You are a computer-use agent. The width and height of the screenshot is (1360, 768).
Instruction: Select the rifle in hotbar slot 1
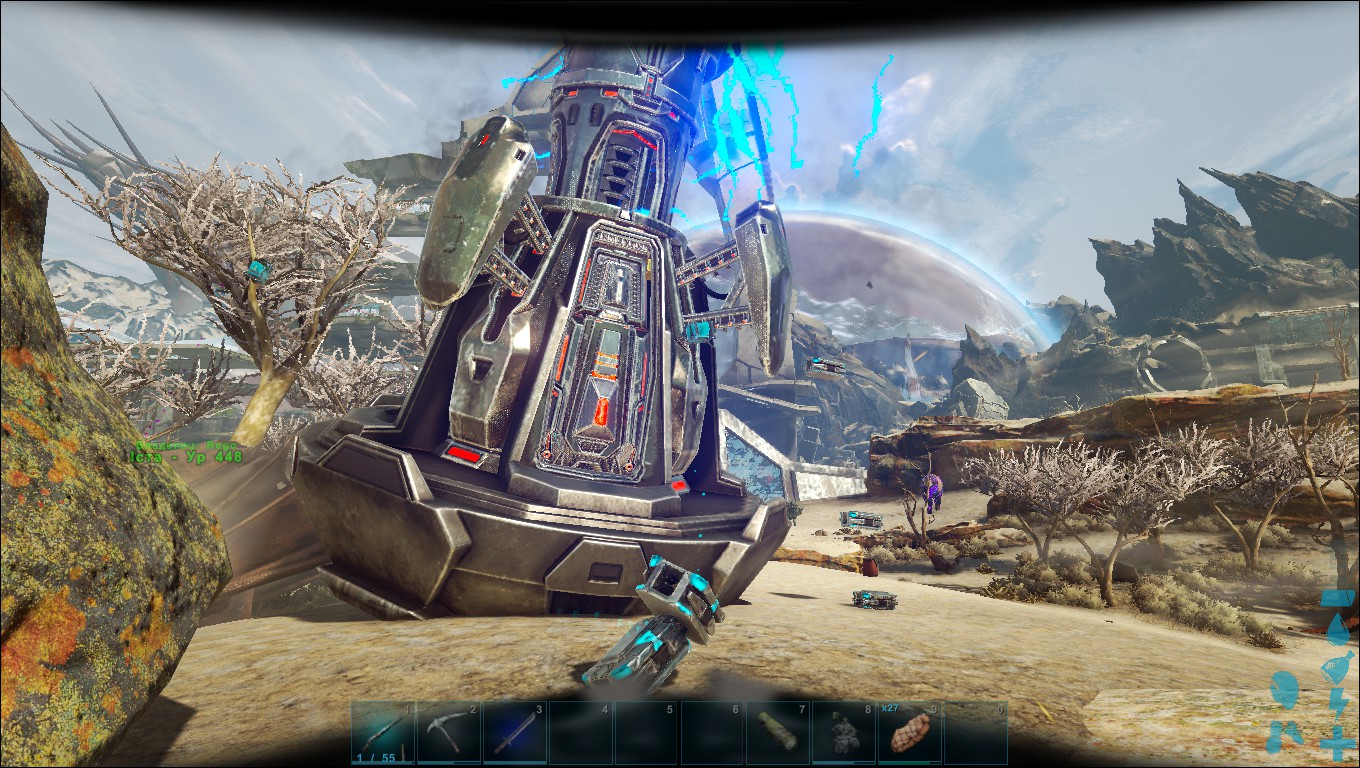point(382,731)
